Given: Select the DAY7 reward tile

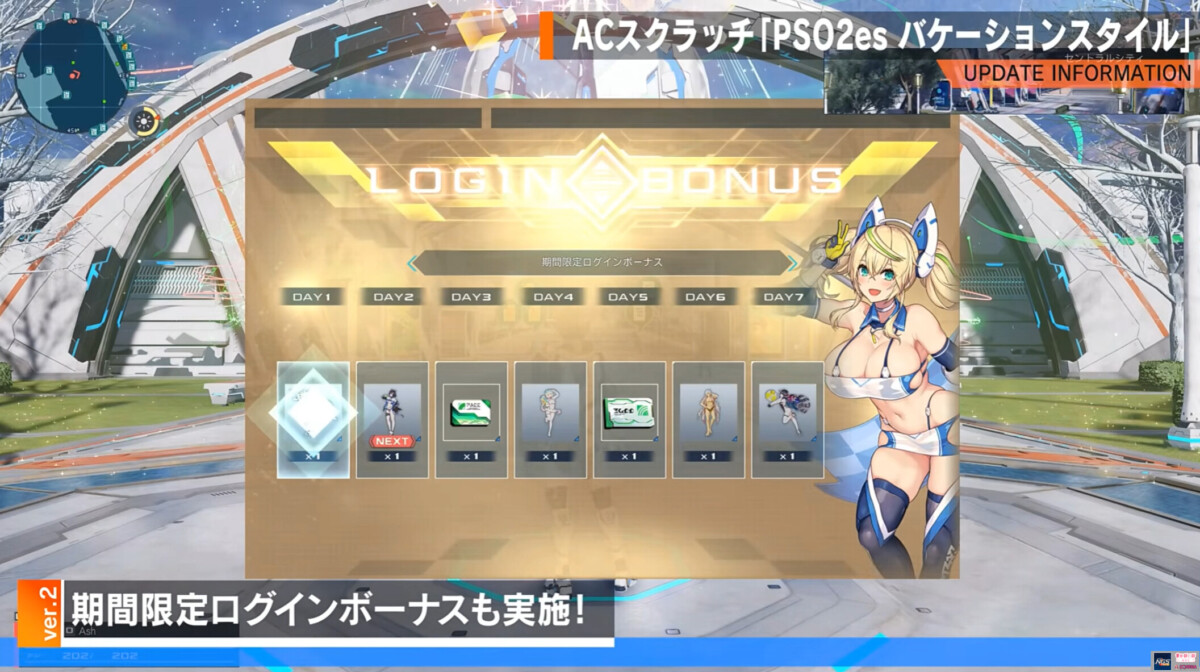Looking at the screenshot, I should (787, 419).
